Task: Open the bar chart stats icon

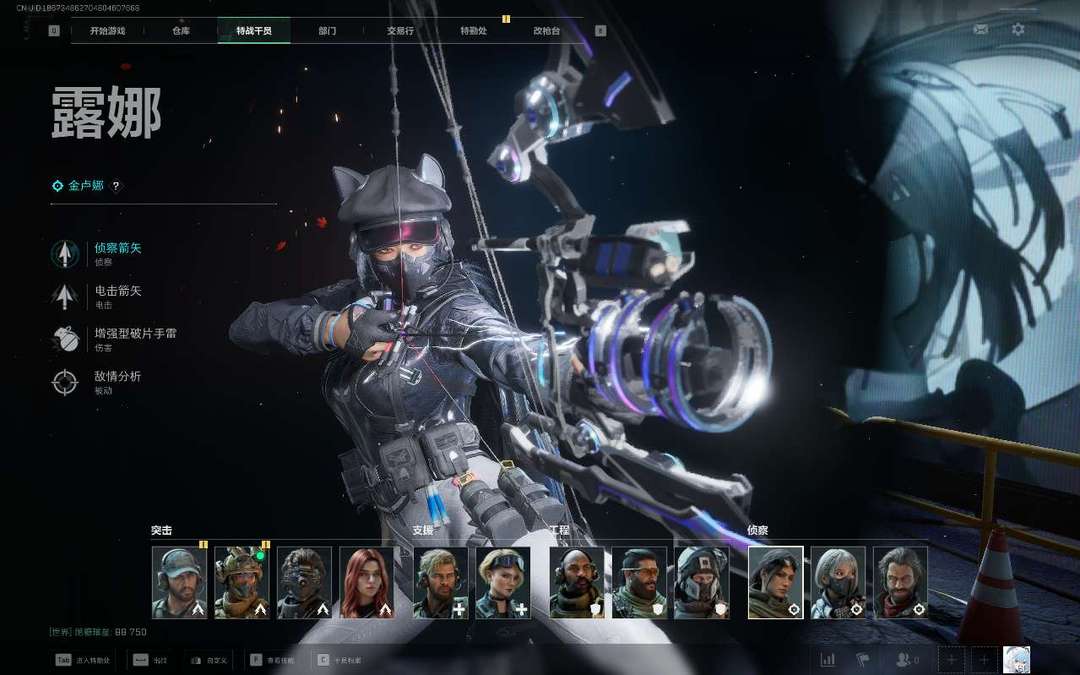Action: pos(828,660)
